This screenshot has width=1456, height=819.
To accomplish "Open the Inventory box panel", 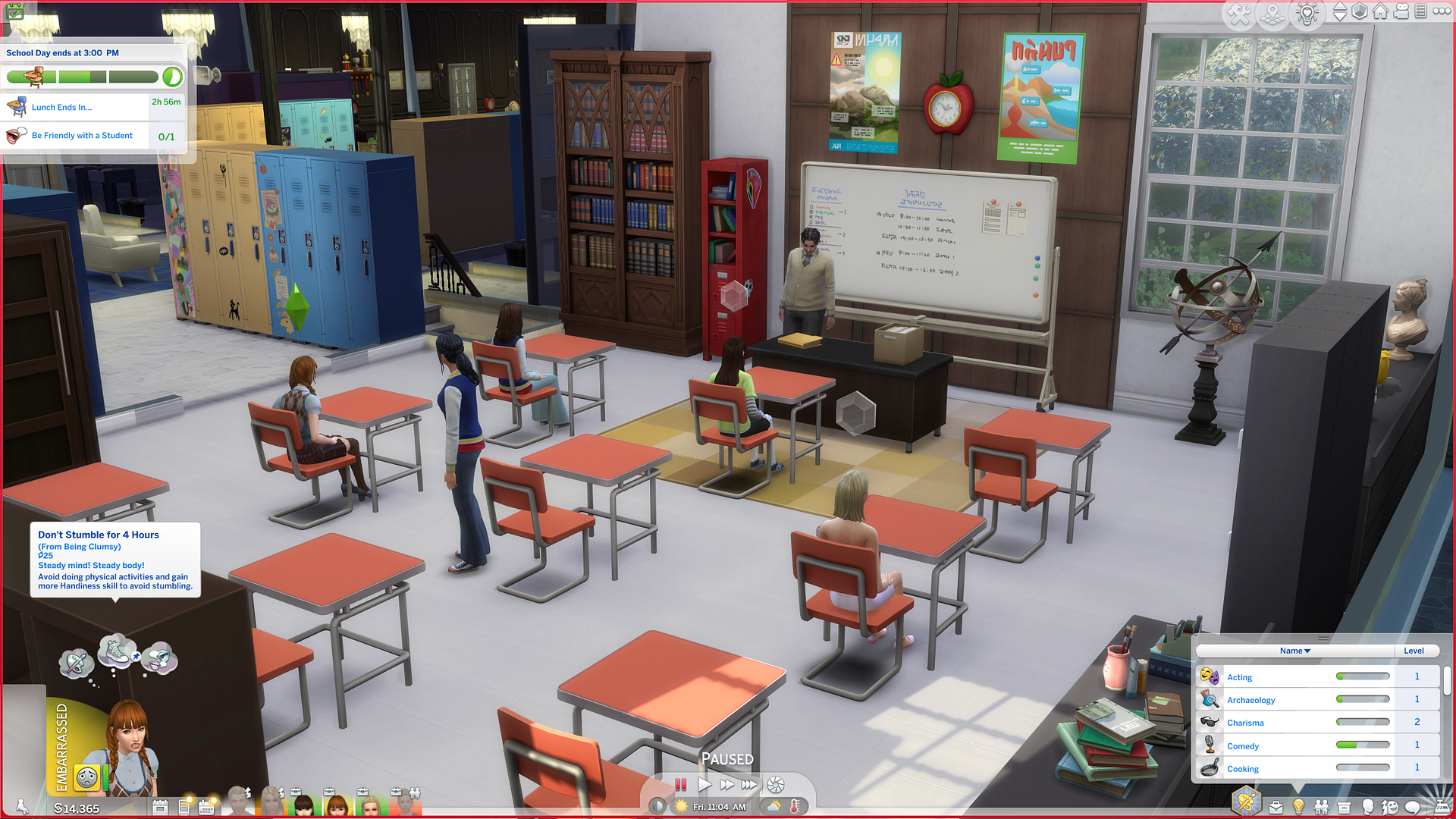I will (x=1344, y=808).
